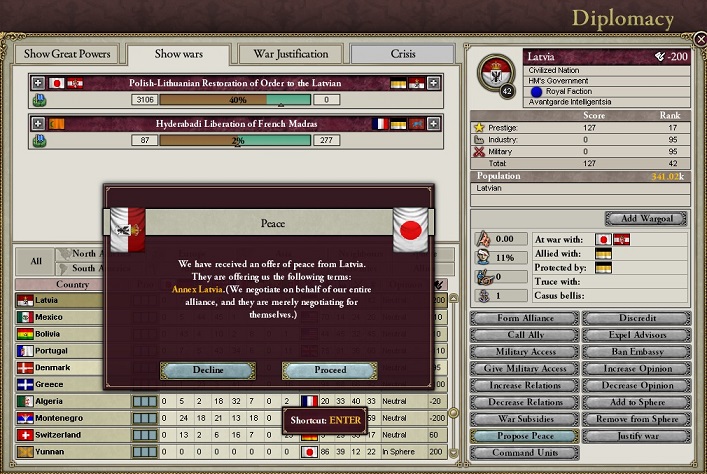Click Increase Relations button

point(524,386)
